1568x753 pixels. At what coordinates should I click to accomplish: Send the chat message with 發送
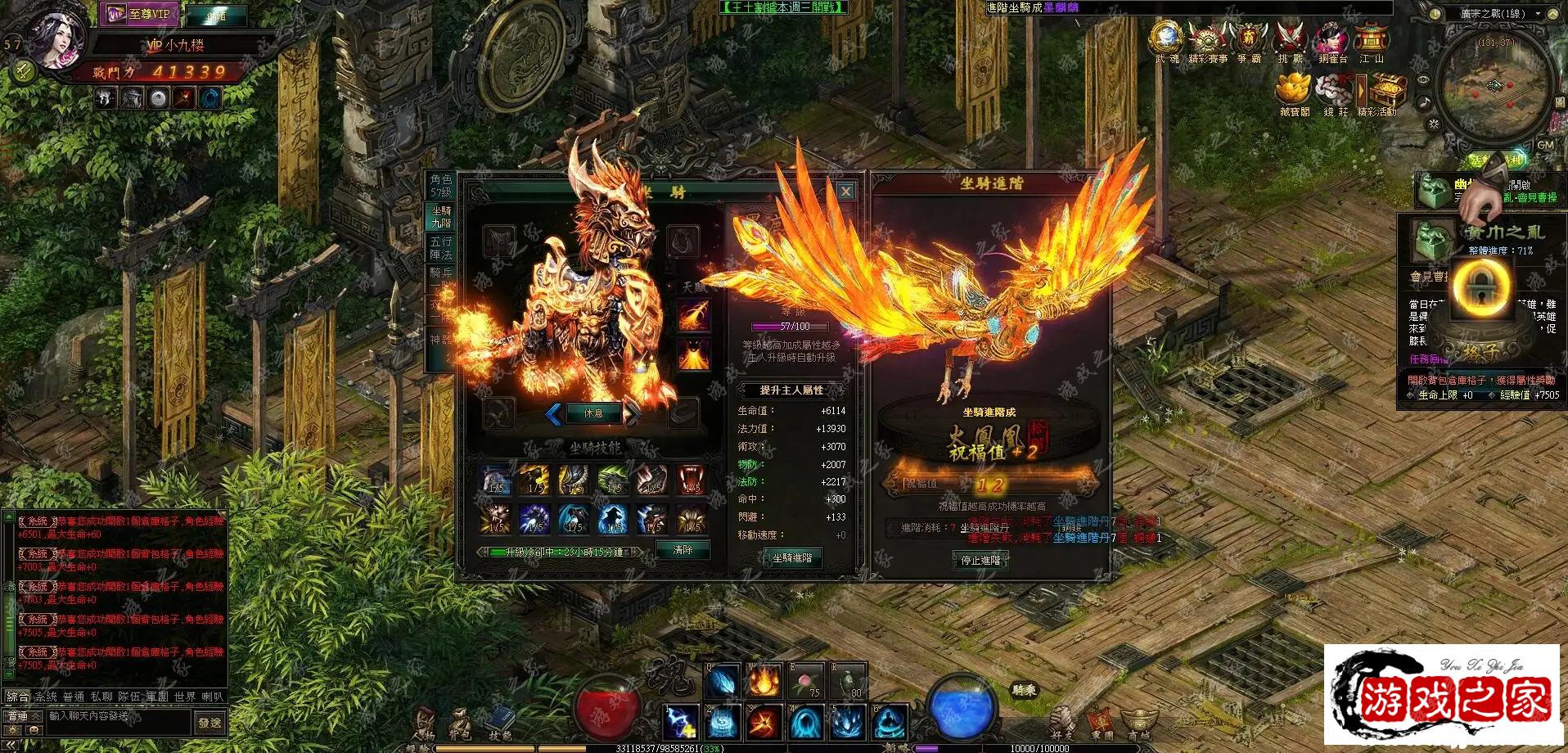pyautogui.click(x=210, y=723)
